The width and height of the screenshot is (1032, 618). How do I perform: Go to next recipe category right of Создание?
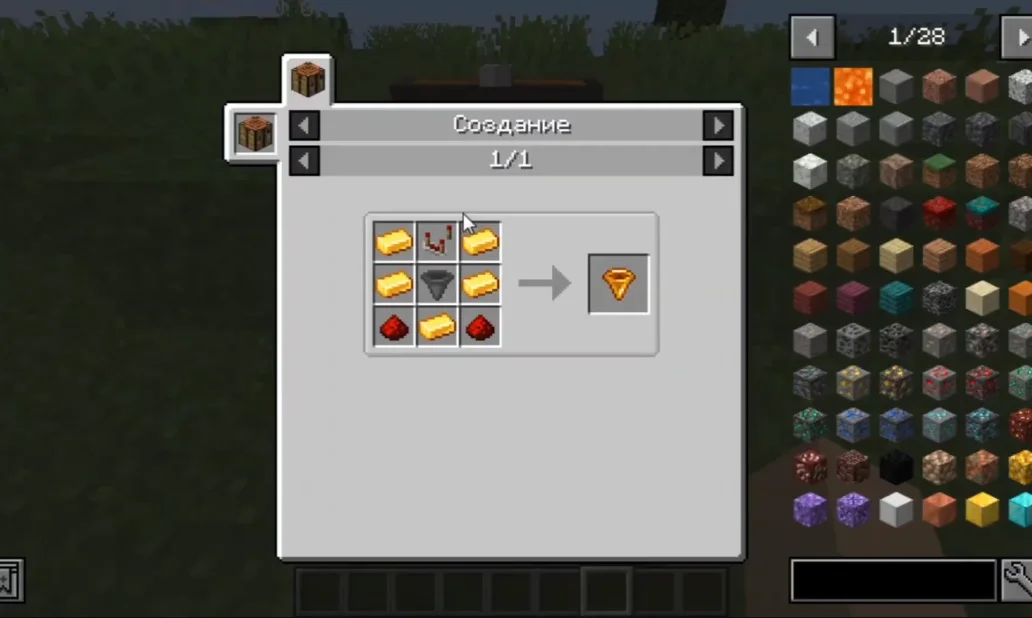point(717,125)
